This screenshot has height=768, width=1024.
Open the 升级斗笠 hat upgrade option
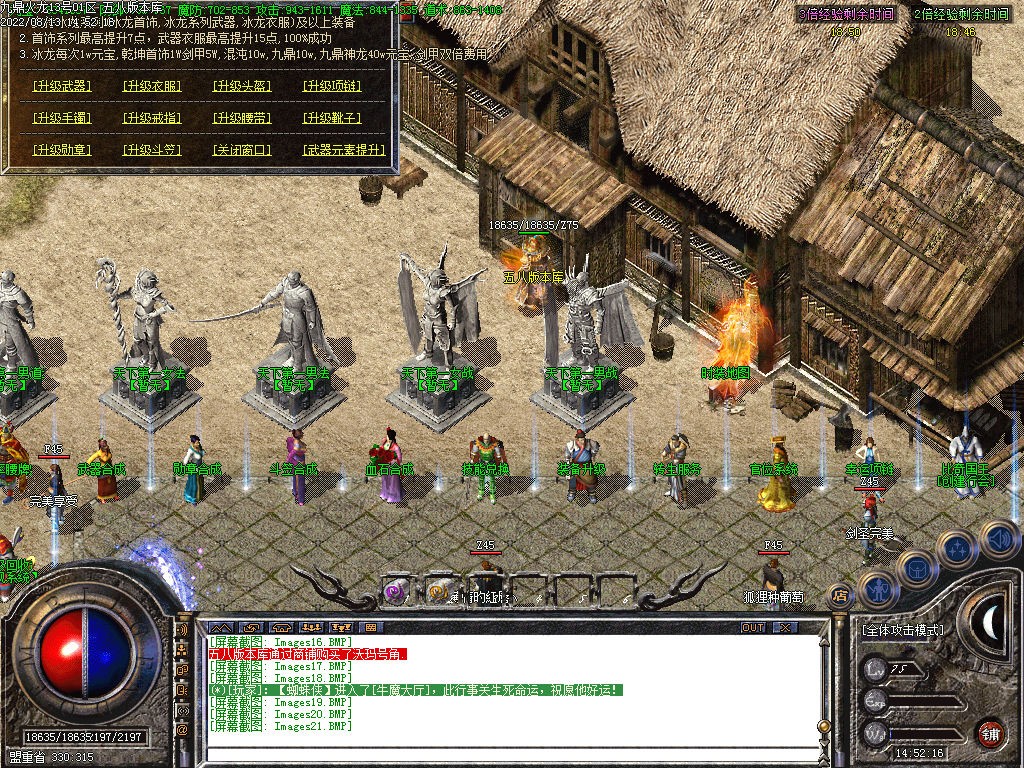click(x=152, y=150)
